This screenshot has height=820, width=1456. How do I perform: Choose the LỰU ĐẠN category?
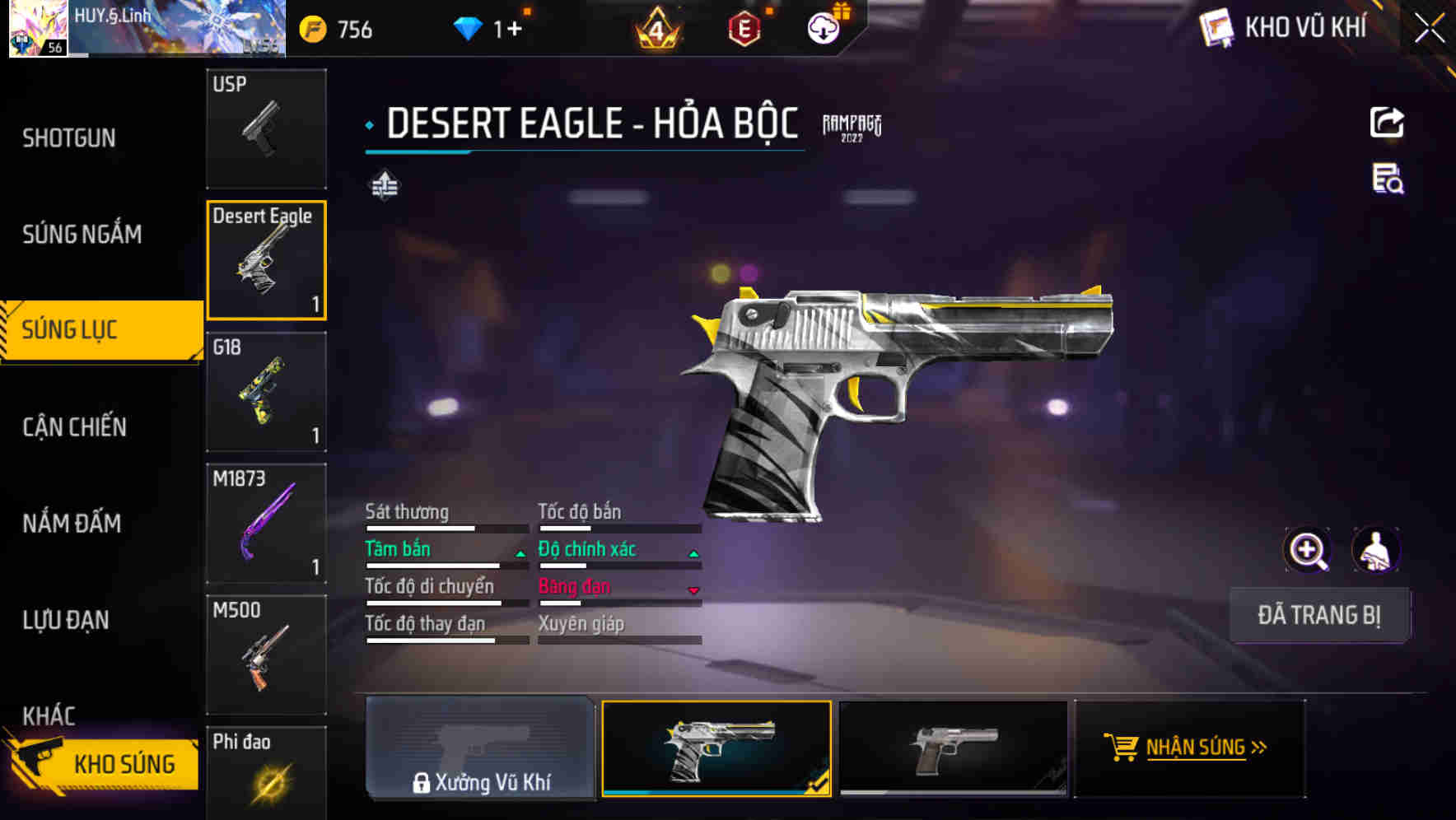66,620
